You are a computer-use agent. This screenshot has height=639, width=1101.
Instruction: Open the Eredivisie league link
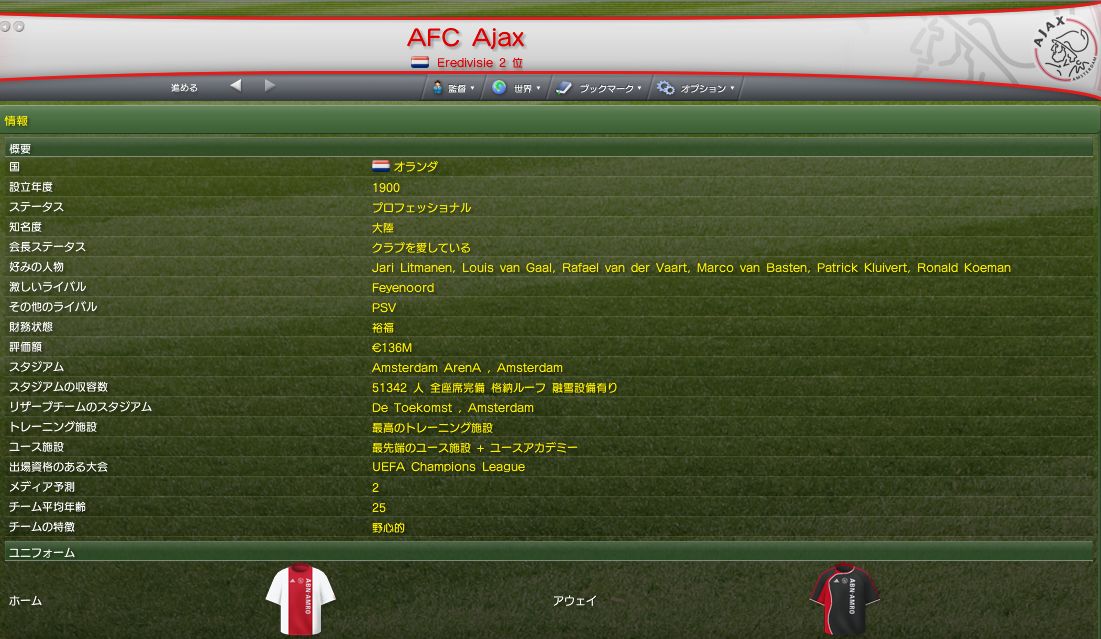pos(470,63)
